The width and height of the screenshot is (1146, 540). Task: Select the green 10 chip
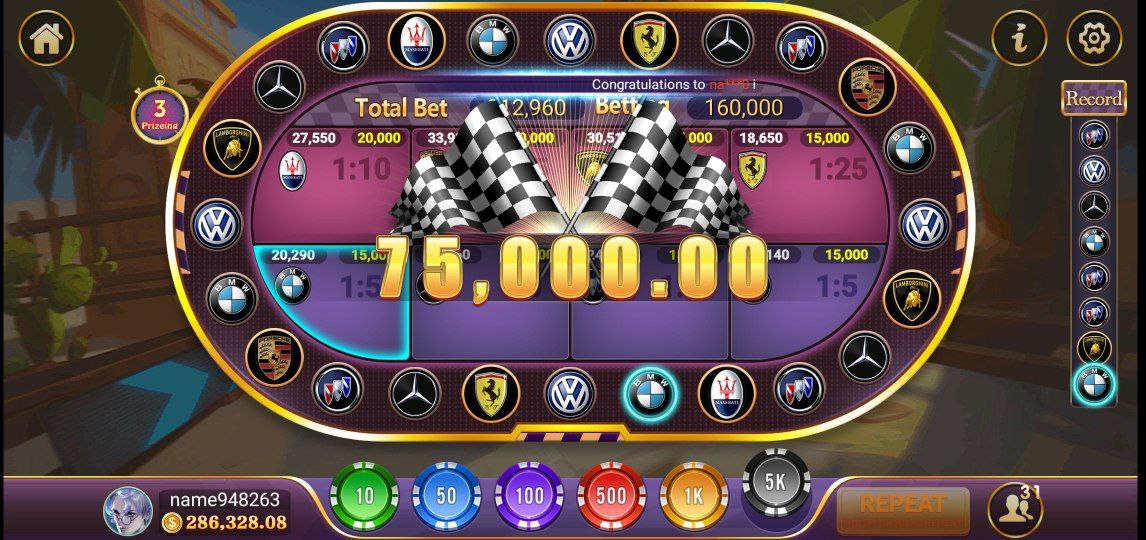pos(364,495)
